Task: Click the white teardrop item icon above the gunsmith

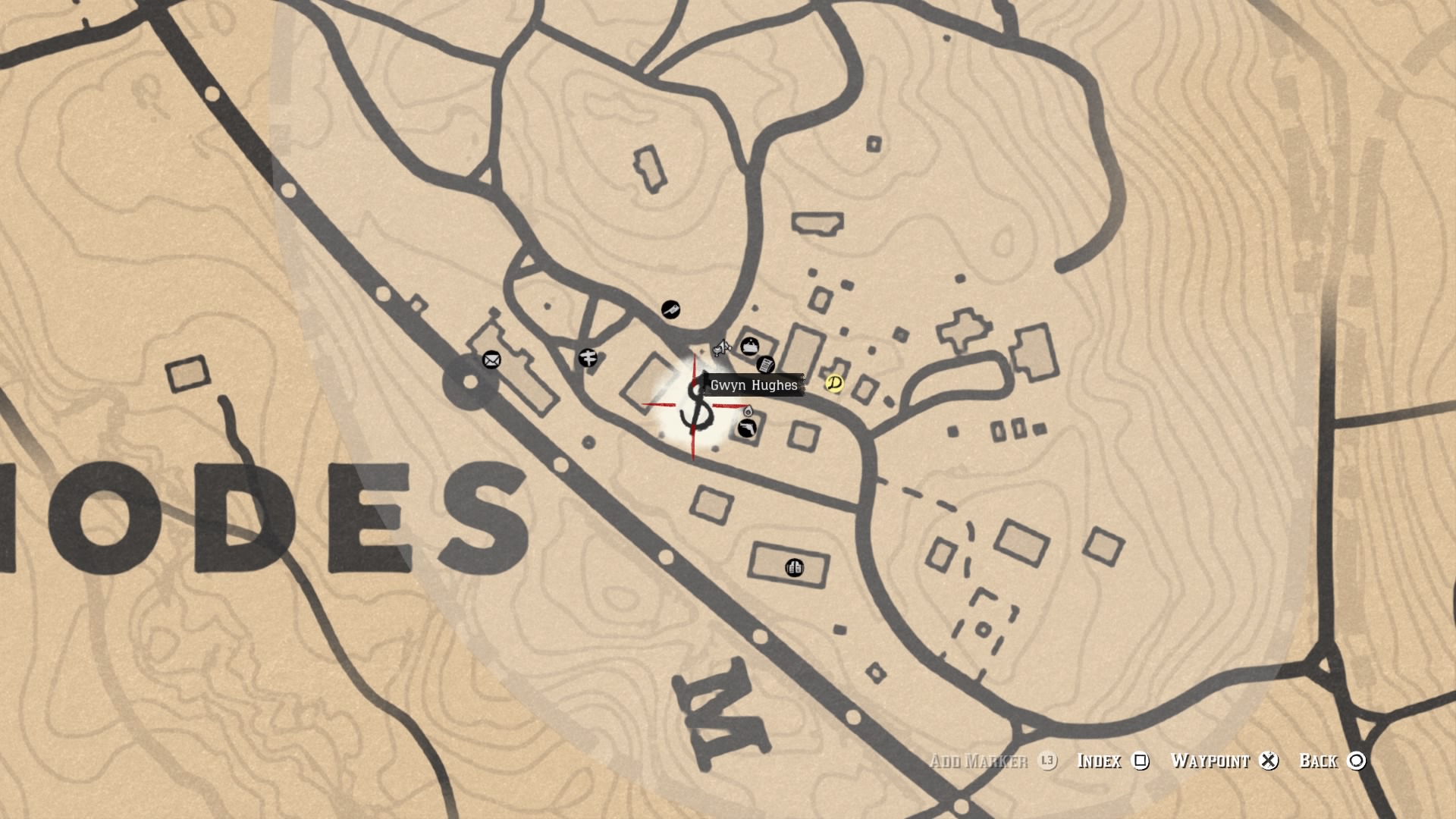Action: pos(748,412)
